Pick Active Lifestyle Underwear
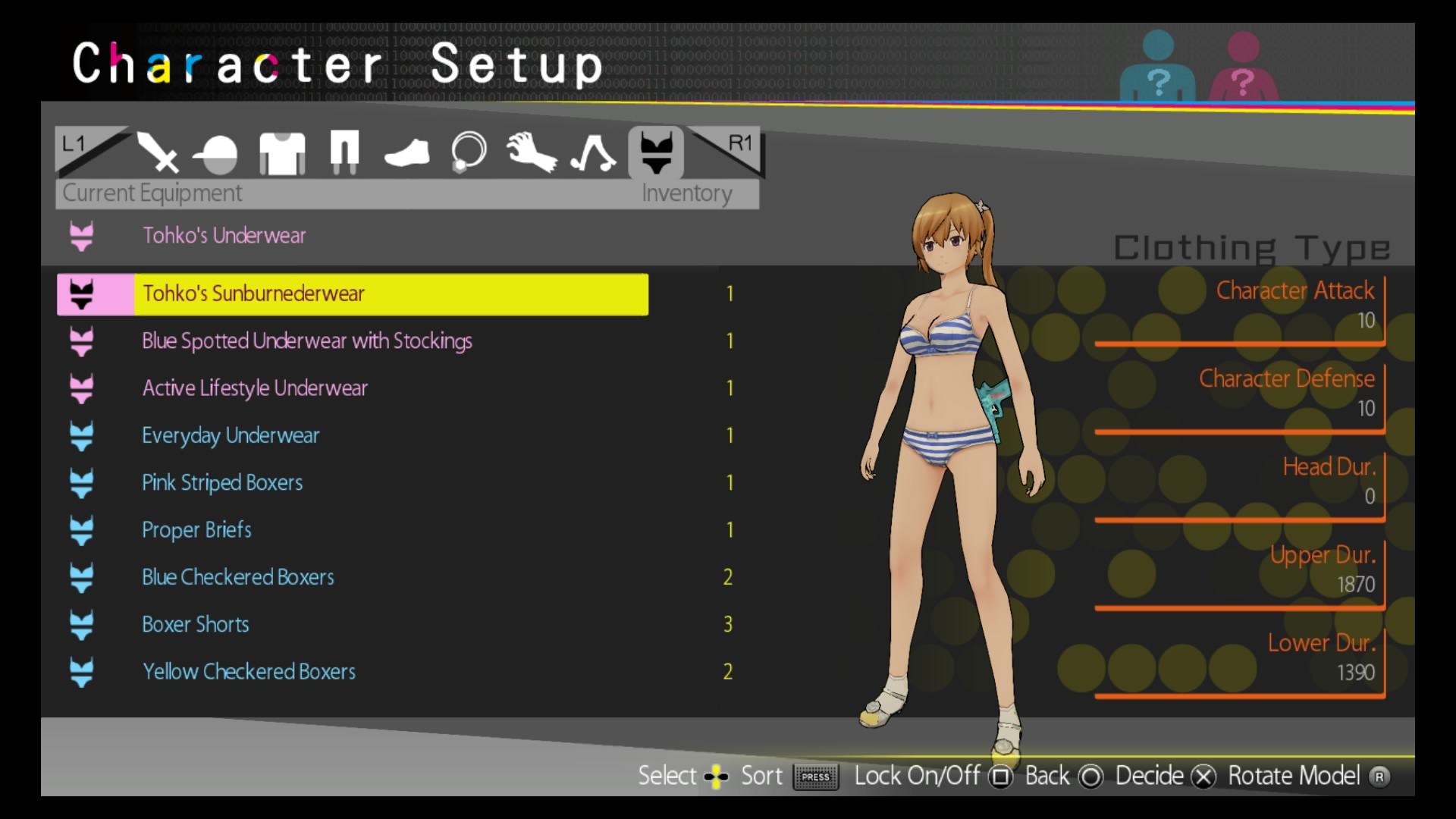Image resolution: width=1456 pixels, height=819 pixels. pos(255,388)
